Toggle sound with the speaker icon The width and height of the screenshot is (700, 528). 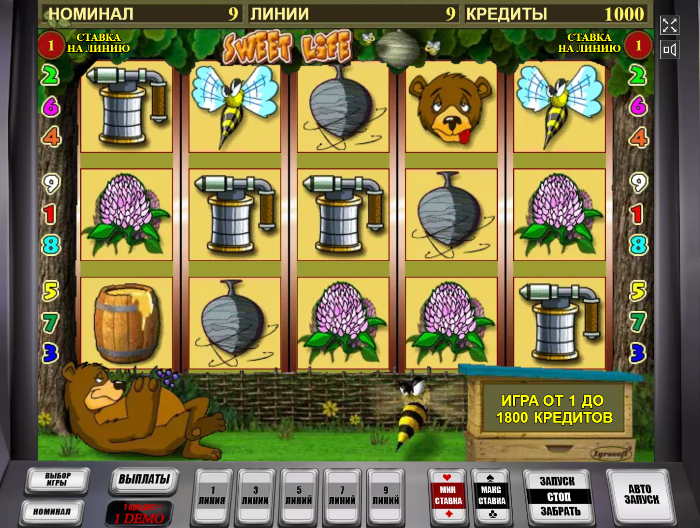pos(669,46)
